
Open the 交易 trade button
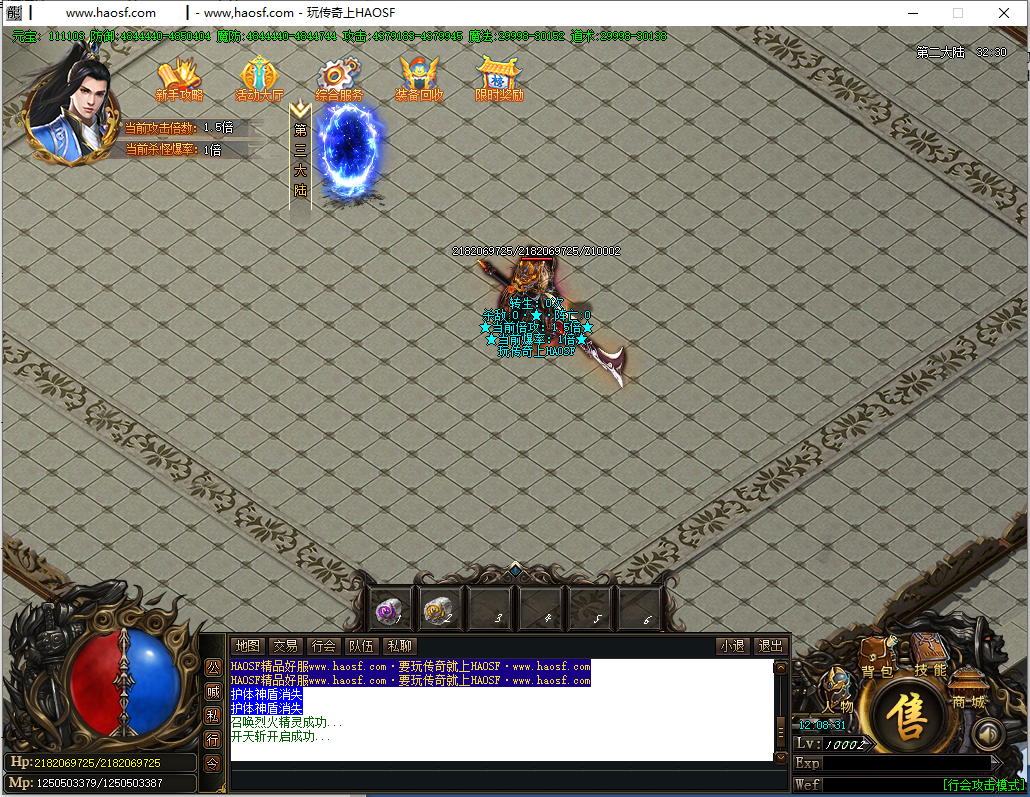tap(286, 646)
